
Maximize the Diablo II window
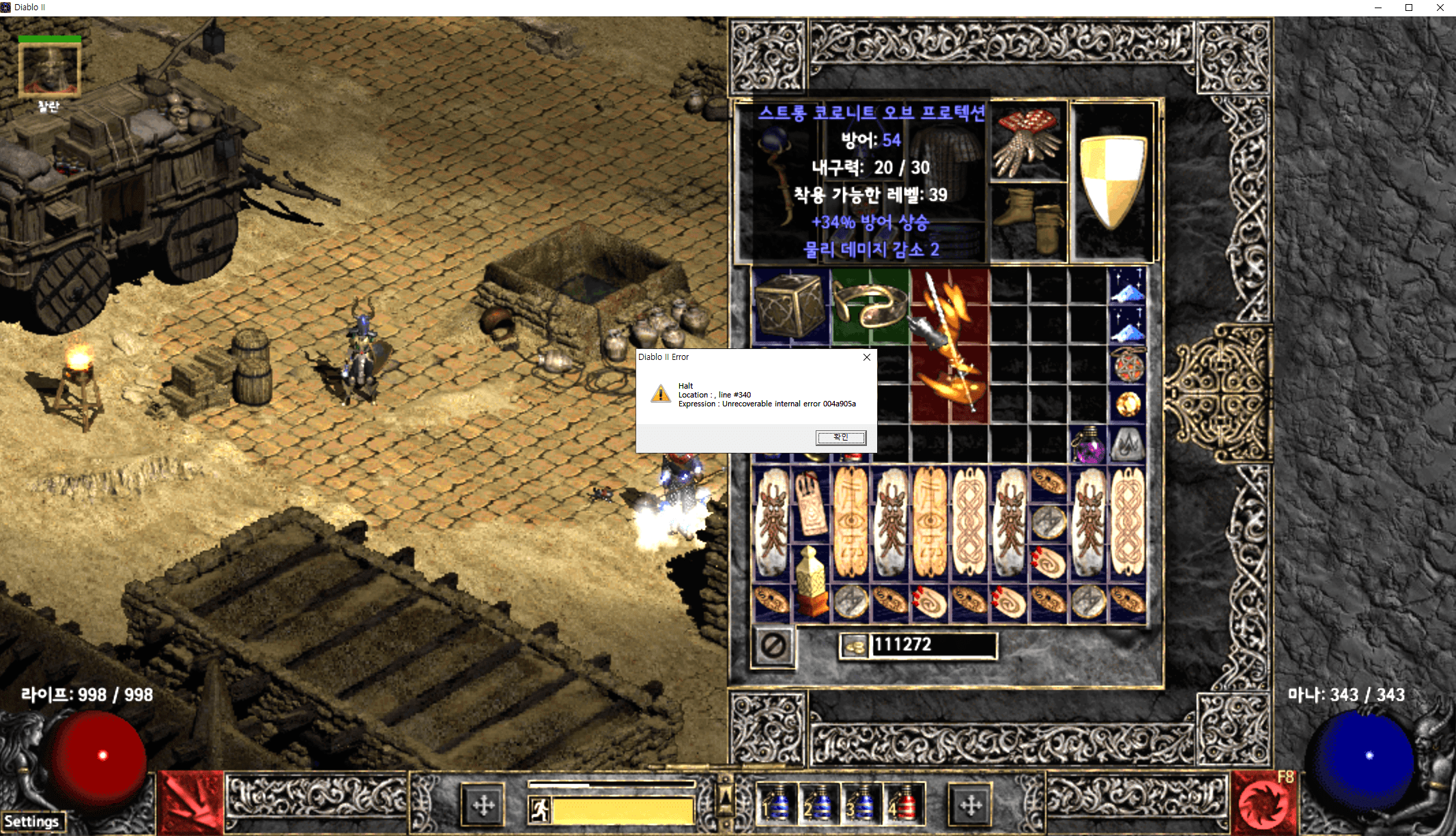tap(1409, 8)
